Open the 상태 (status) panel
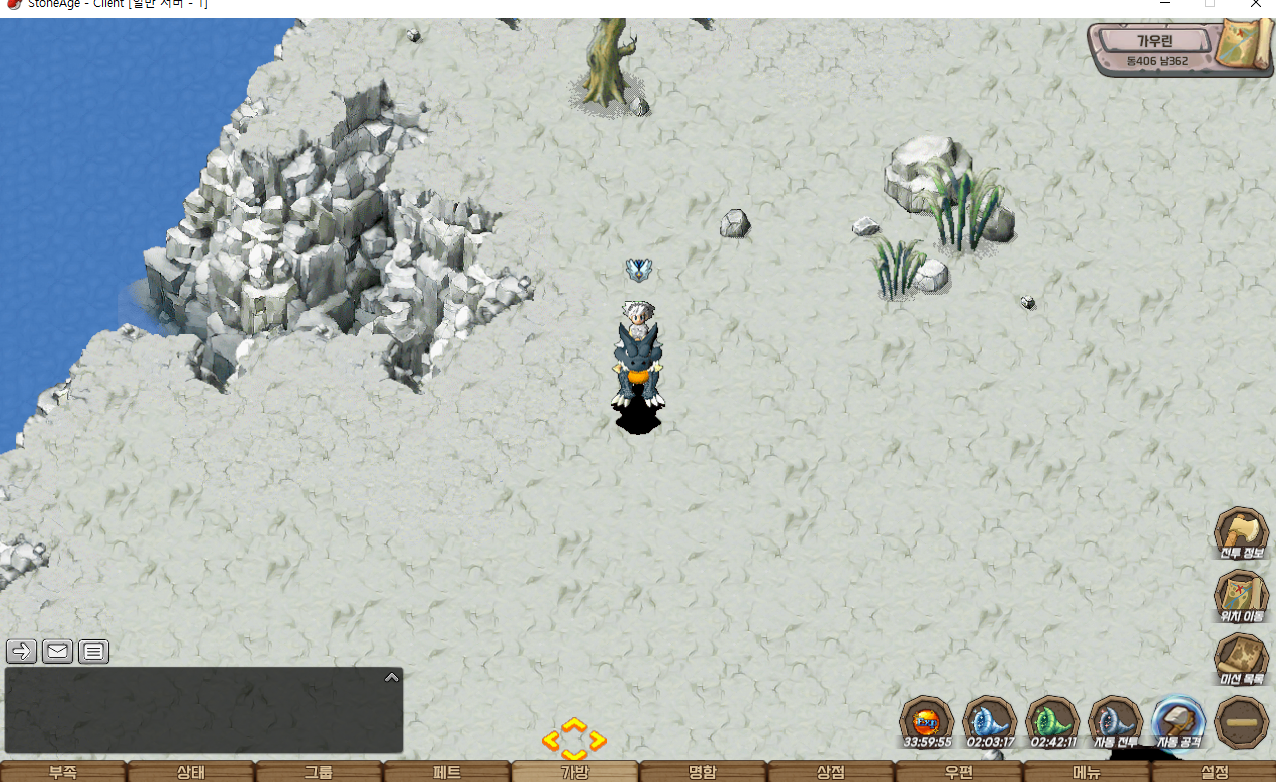 [x=191, y=772]
